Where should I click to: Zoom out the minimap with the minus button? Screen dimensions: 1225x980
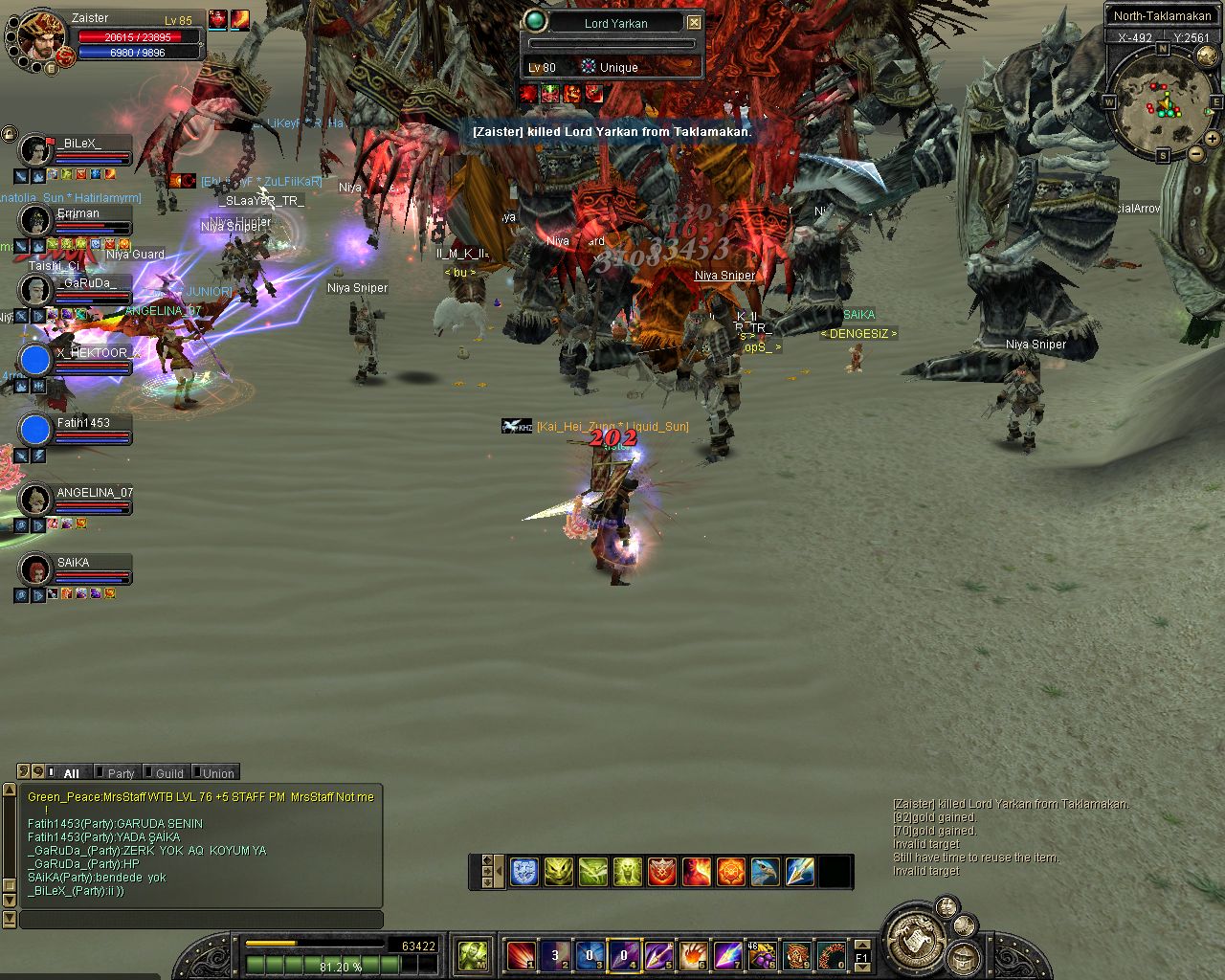tap(1196, 154)
